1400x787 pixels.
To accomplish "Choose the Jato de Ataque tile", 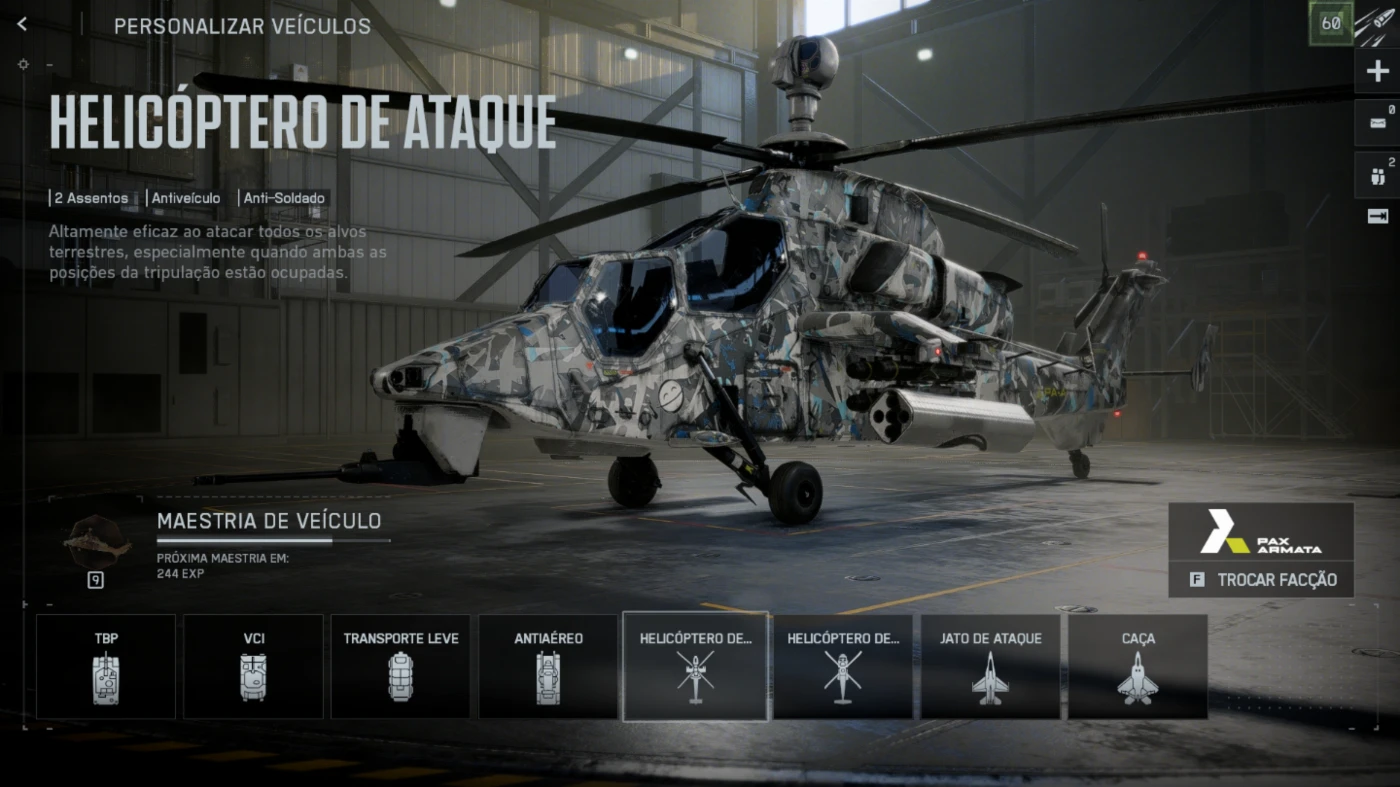I will coord(990,666).
